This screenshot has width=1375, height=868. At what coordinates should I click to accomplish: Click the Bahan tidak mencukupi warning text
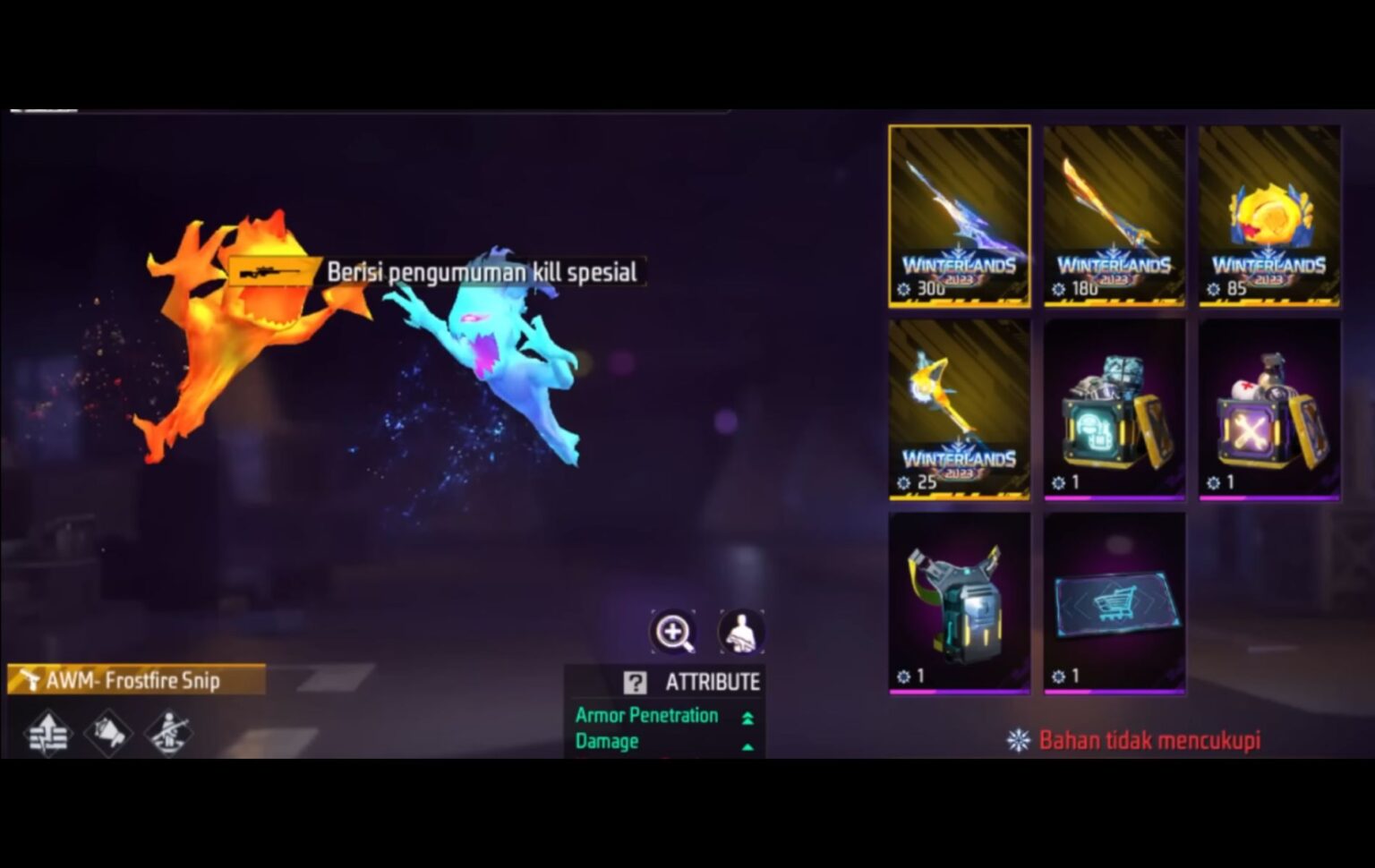pos(1149,741)
